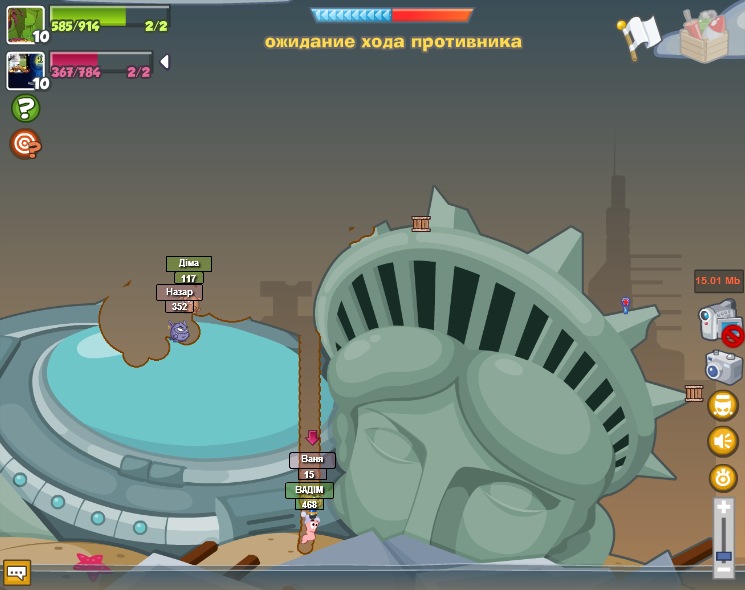Click the yellow character face button
The height and width of the screenshot is (590, 745).
point(723,405)
